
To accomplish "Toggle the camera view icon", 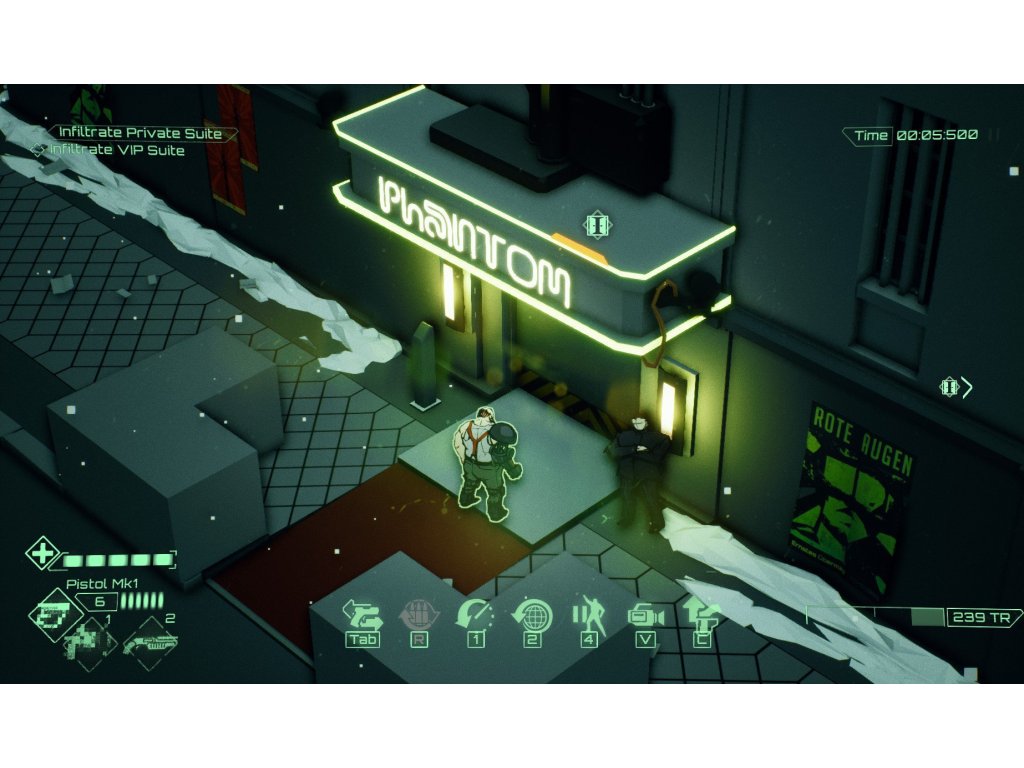I will tap(645, 615).
